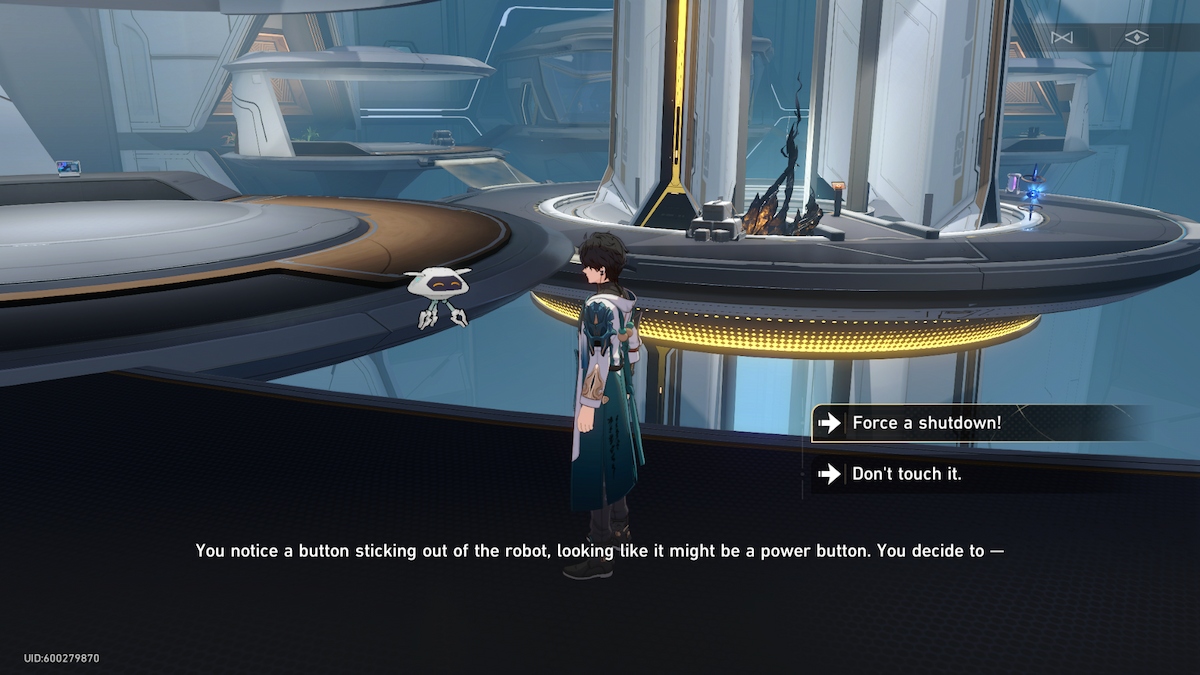Click the eye-shaped hide interface icon
The height and width of the screenshot is (675, 1200).
(x=1136, y=37)
